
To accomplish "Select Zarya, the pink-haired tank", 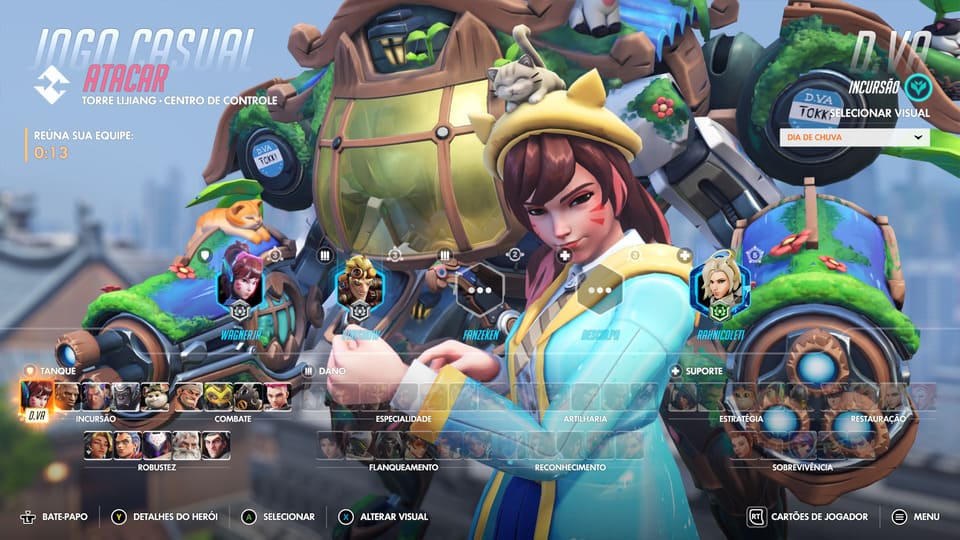I will coord(277,397).
